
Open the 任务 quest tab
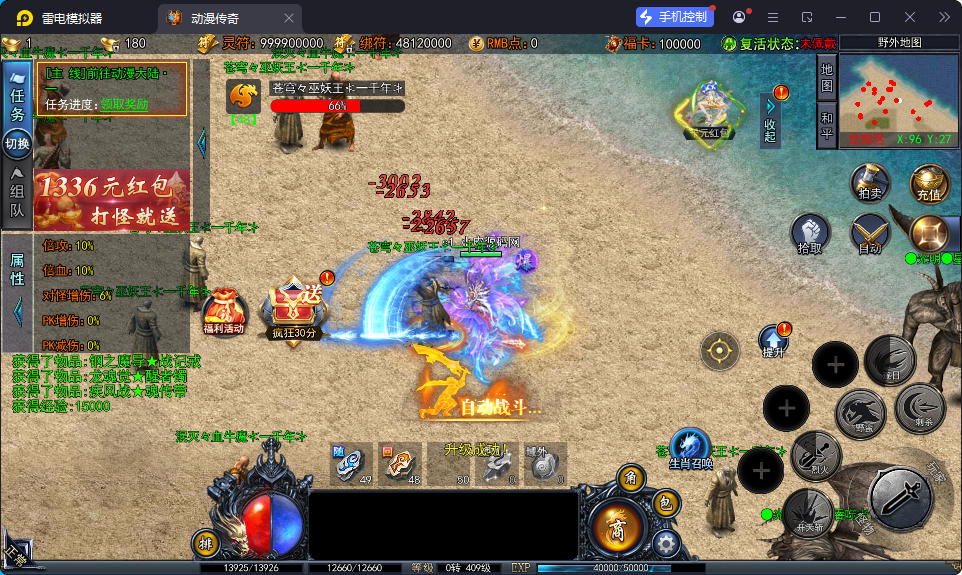[x=16, y=103]
